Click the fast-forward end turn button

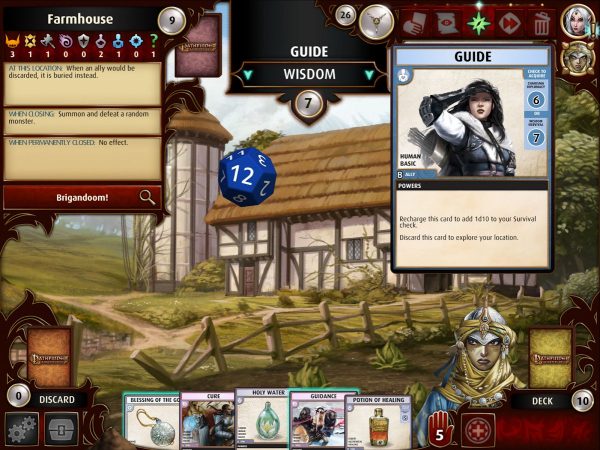click(509, 21)
